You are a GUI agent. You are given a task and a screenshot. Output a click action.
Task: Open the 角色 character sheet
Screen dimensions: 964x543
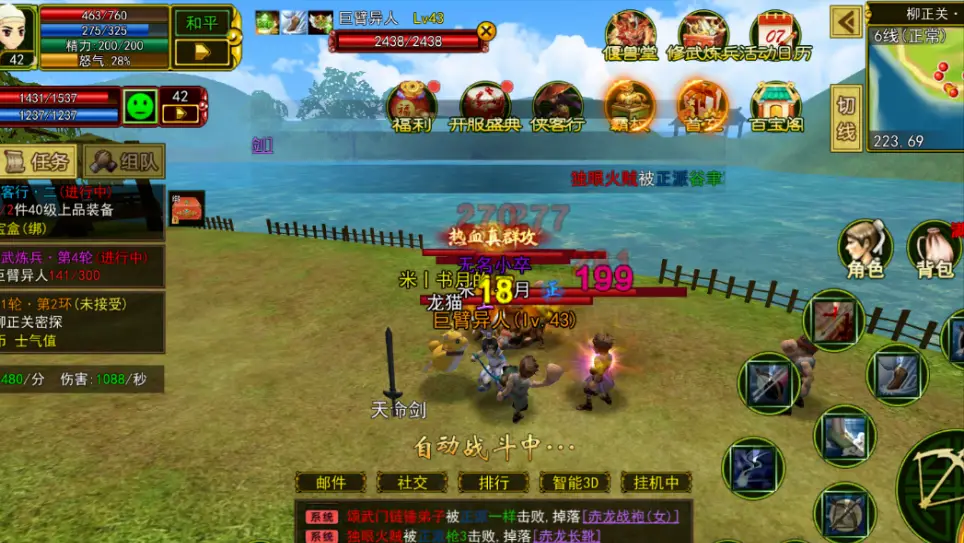click(865, 248)
